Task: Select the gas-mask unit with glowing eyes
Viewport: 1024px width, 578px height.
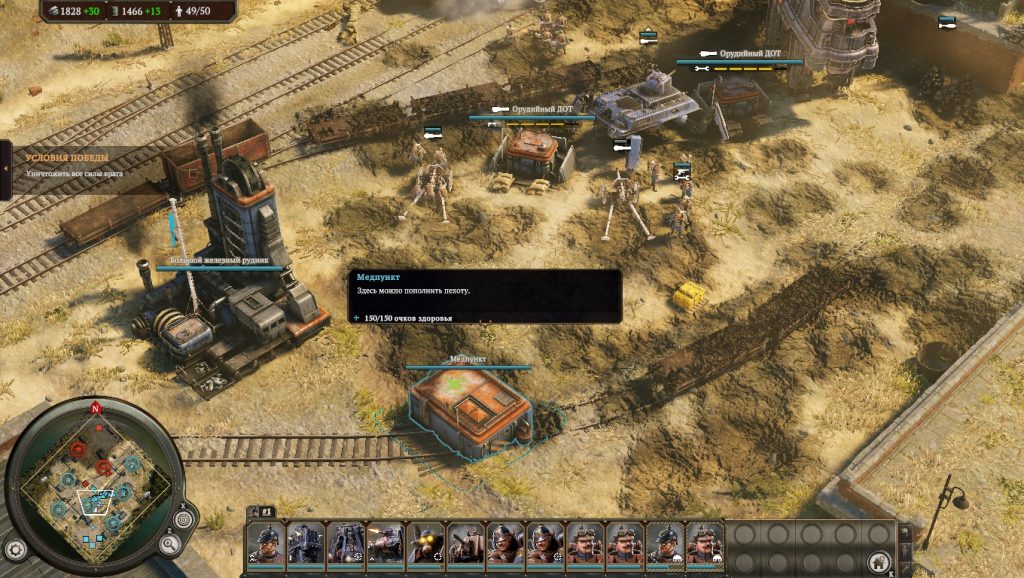Action: tap(425, 544)
